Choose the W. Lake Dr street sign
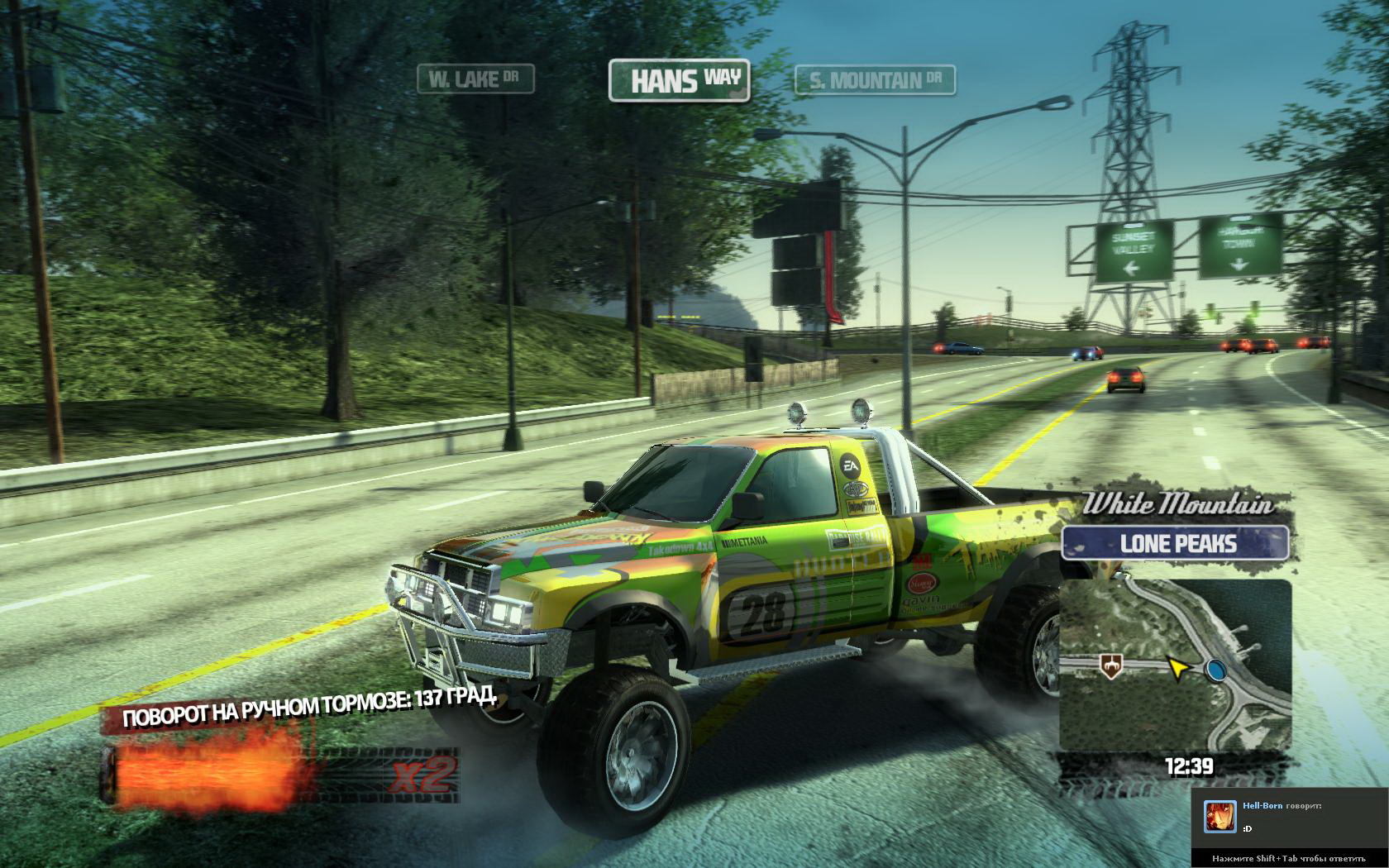This screenshot has width=1389, height=868. coord(475,79)
